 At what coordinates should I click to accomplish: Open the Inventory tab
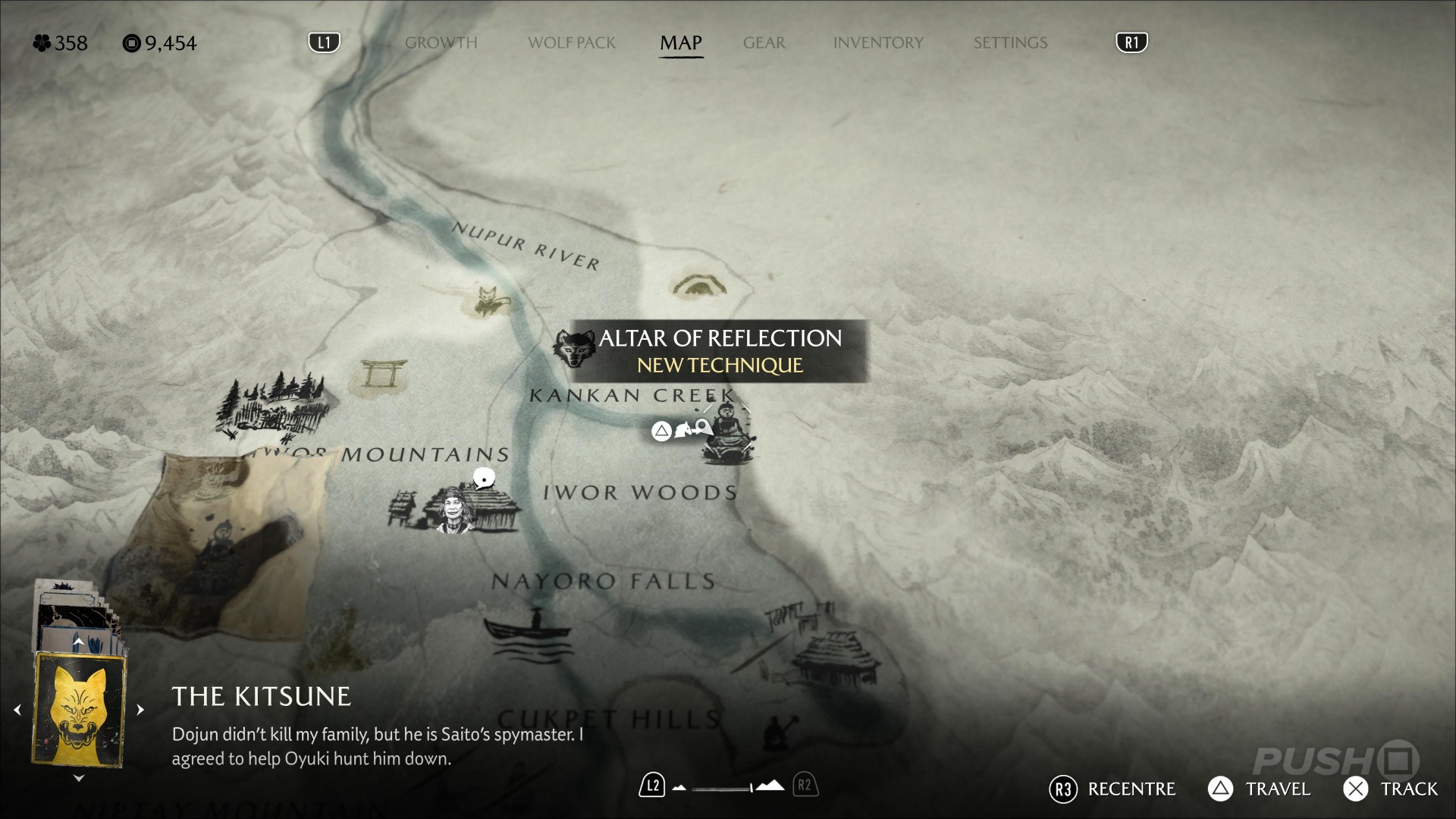pos(878,43)
